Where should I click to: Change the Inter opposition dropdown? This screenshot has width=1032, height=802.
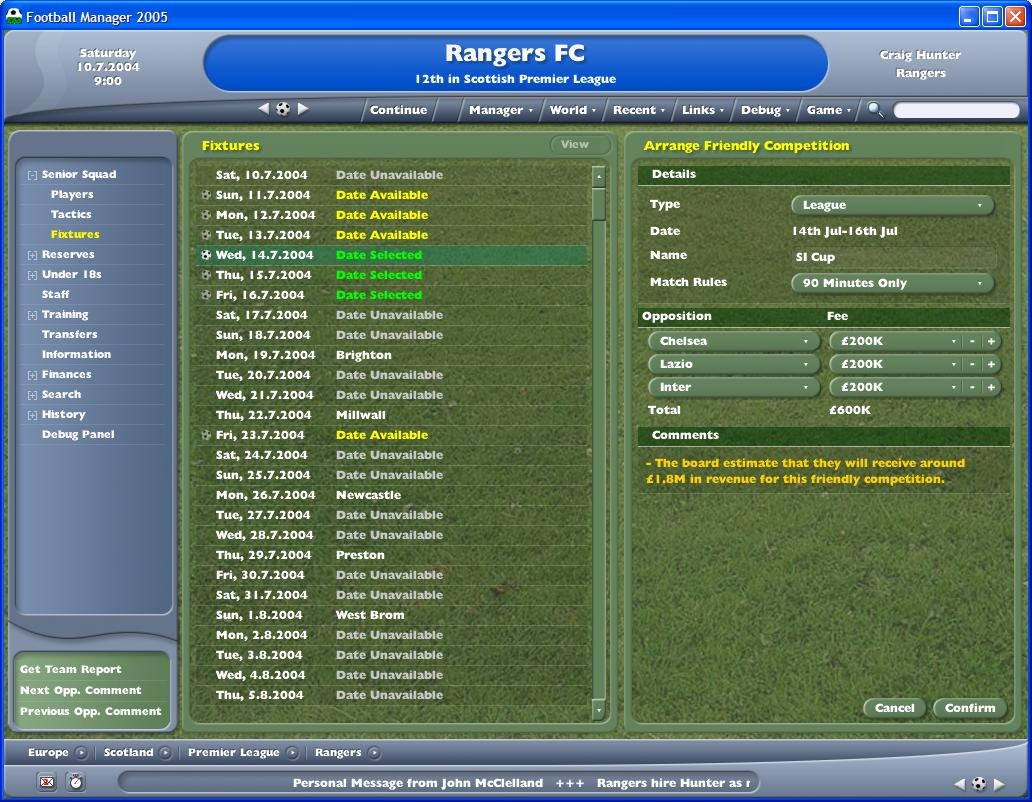(x=734, y=387)
